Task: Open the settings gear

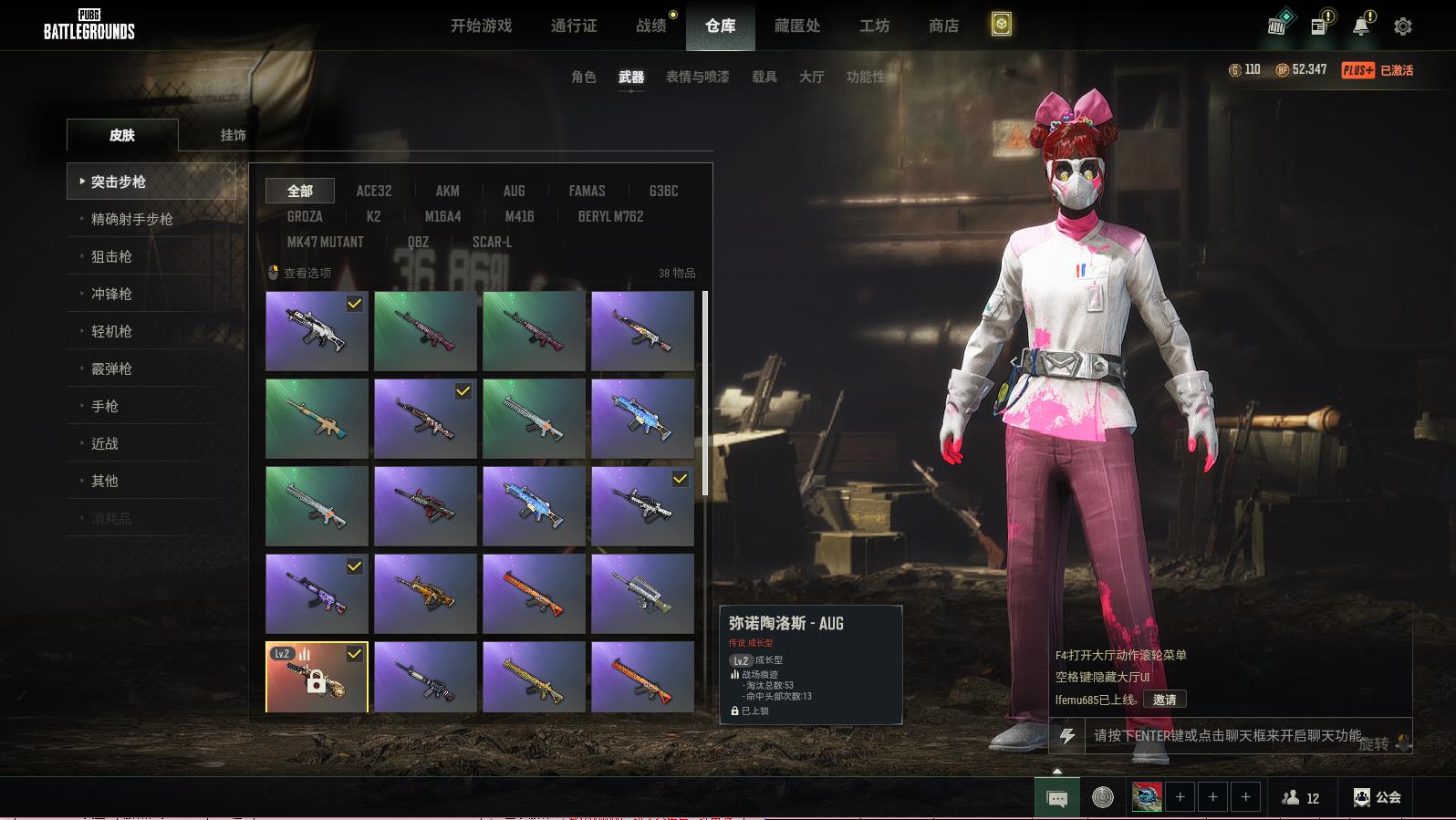Action: [x=1403, y=26]
